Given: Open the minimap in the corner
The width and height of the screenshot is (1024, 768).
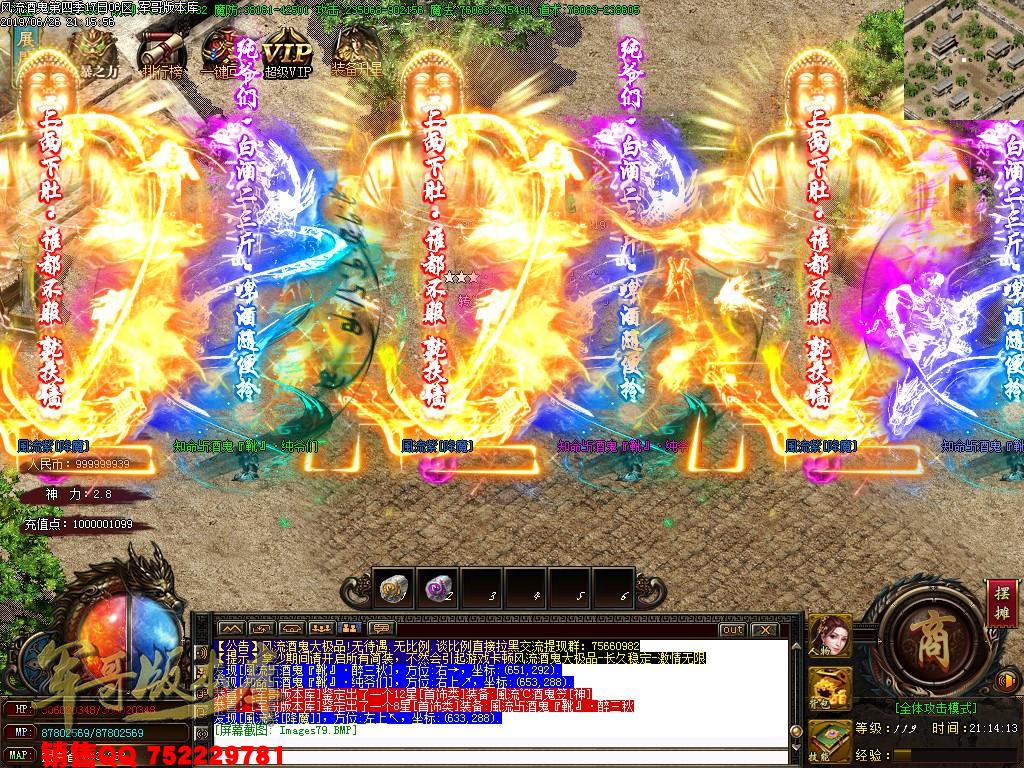Looking at the screenshot, I should (964, 59).
